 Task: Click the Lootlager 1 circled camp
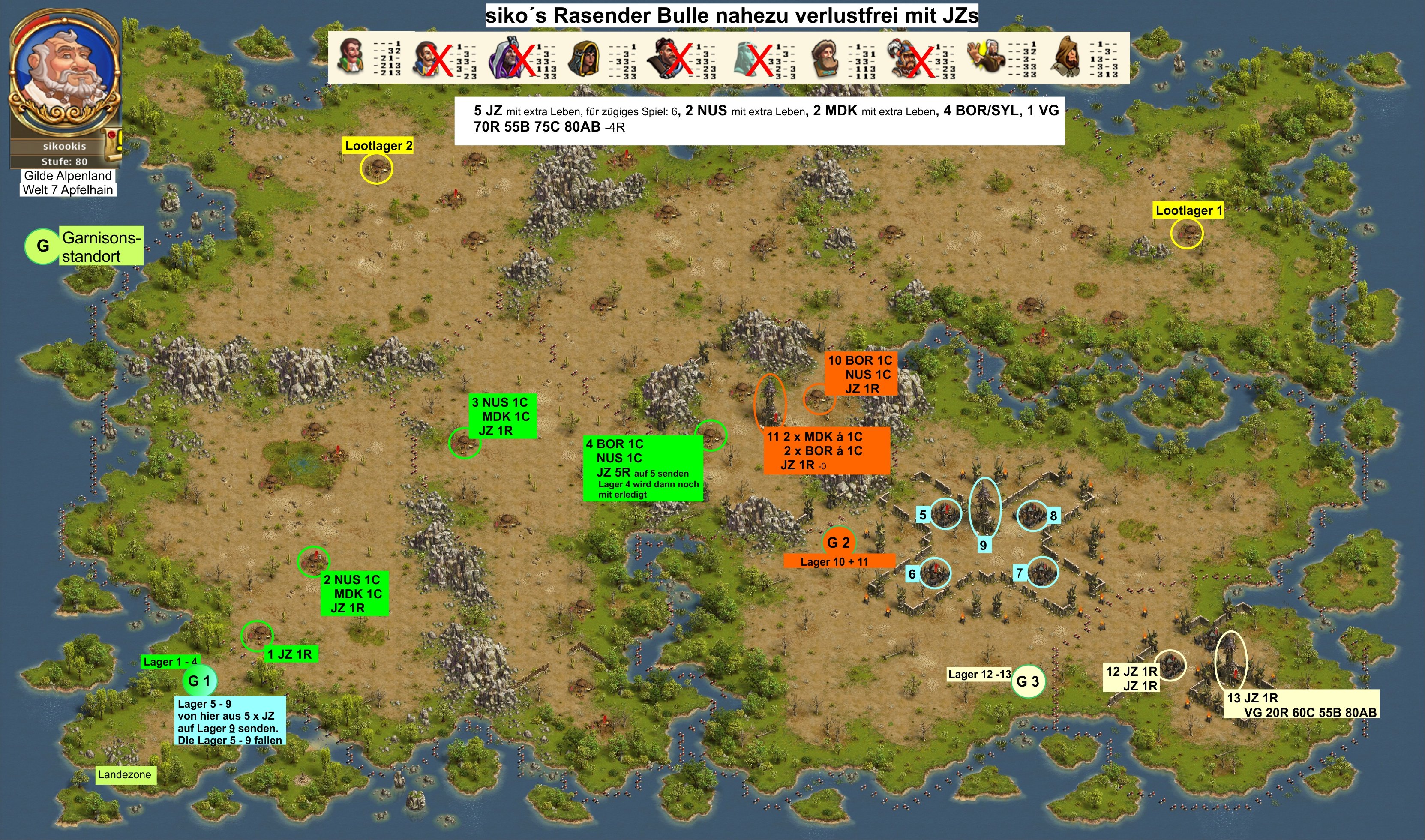(x=1186, y=233)
